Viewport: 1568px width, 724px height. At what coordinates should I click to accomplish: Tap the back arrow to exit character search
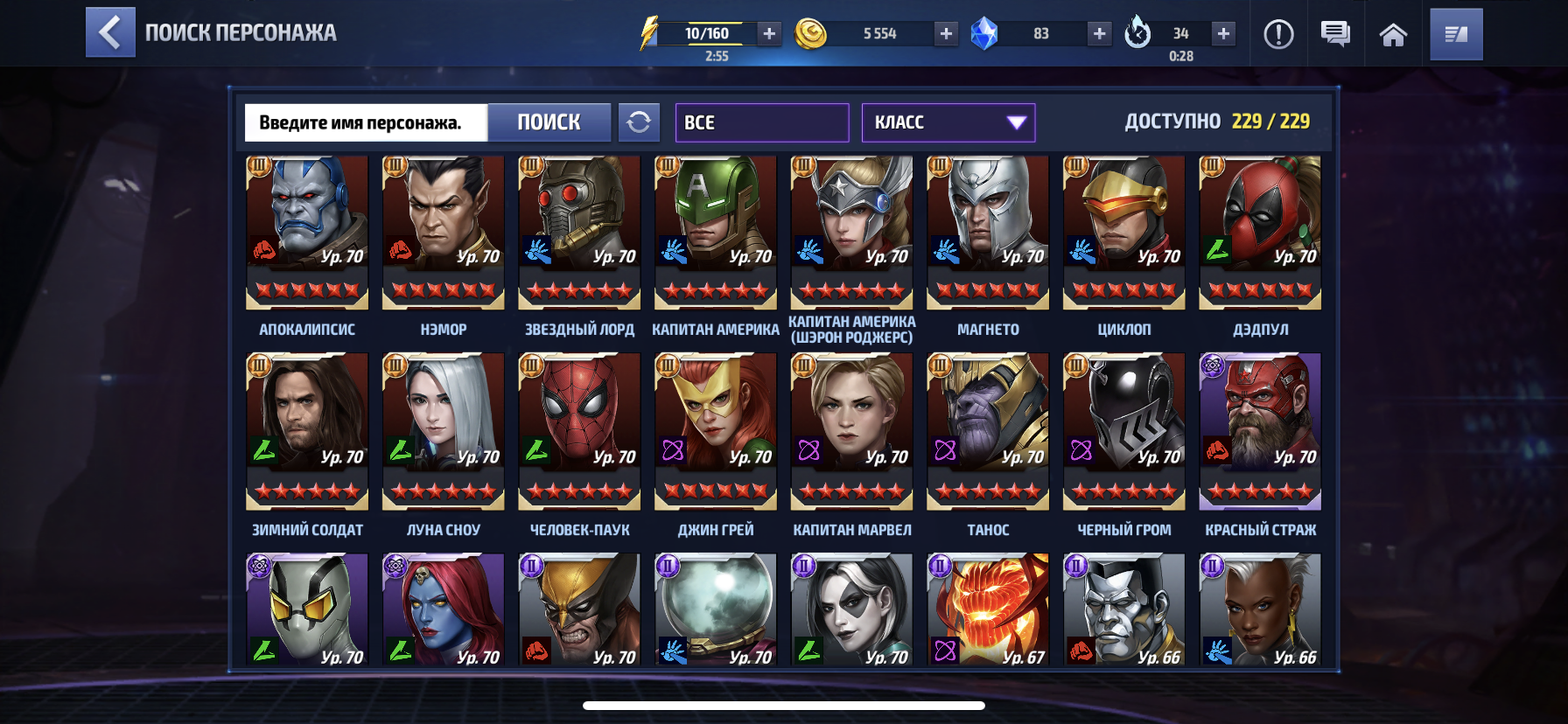pos(108,34)
